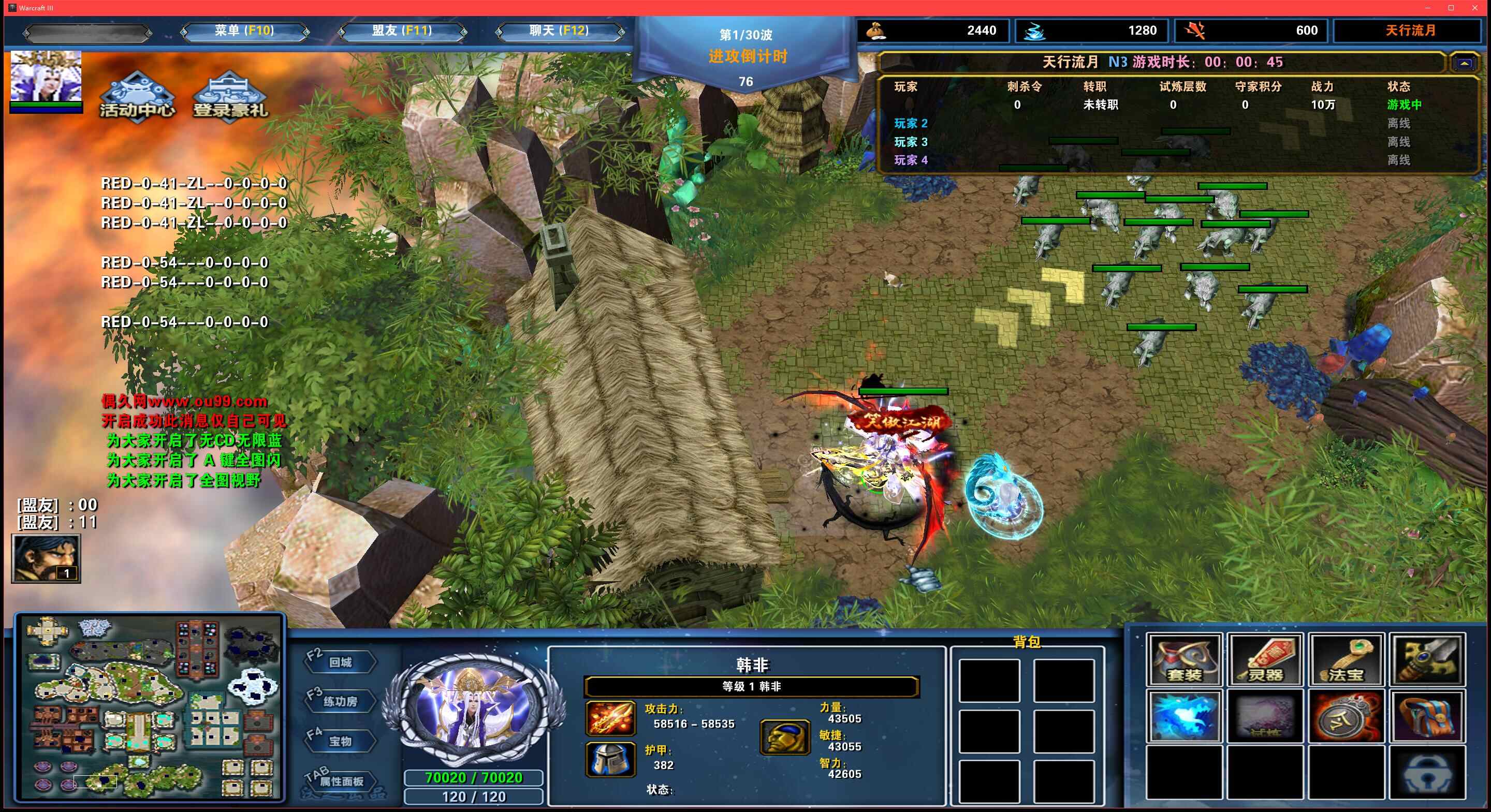Show the 属性面板 attributes panel
The width and height of the screenshot is (1491, 812).
[342, 781]
